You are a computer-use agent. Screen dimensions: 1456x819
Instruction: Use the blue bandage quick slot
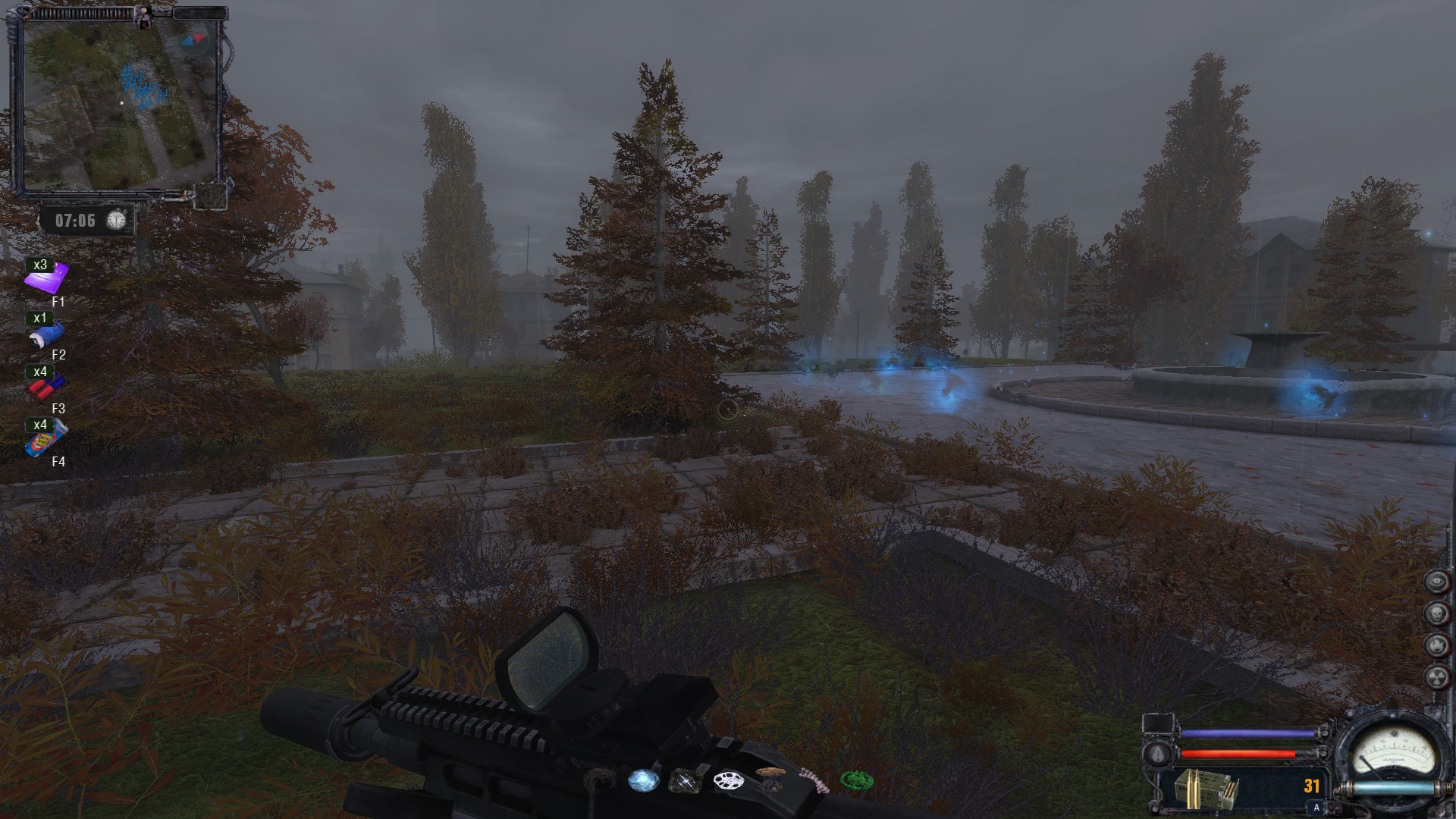pos(47,334)
